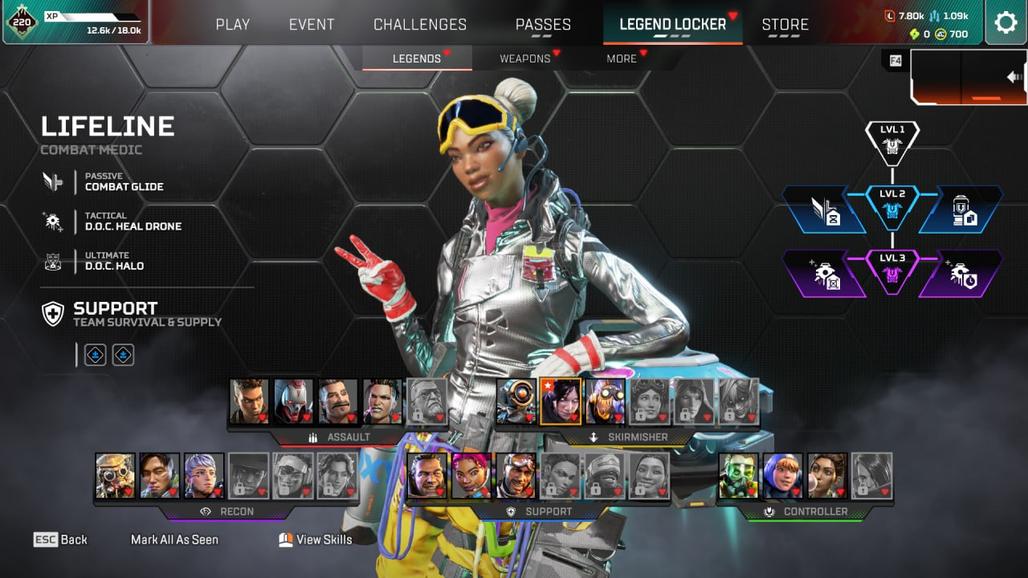Choose the LVL 2 armor upgrade node
Viewport: 1028px width, 578px height.
tap(892, 207)
